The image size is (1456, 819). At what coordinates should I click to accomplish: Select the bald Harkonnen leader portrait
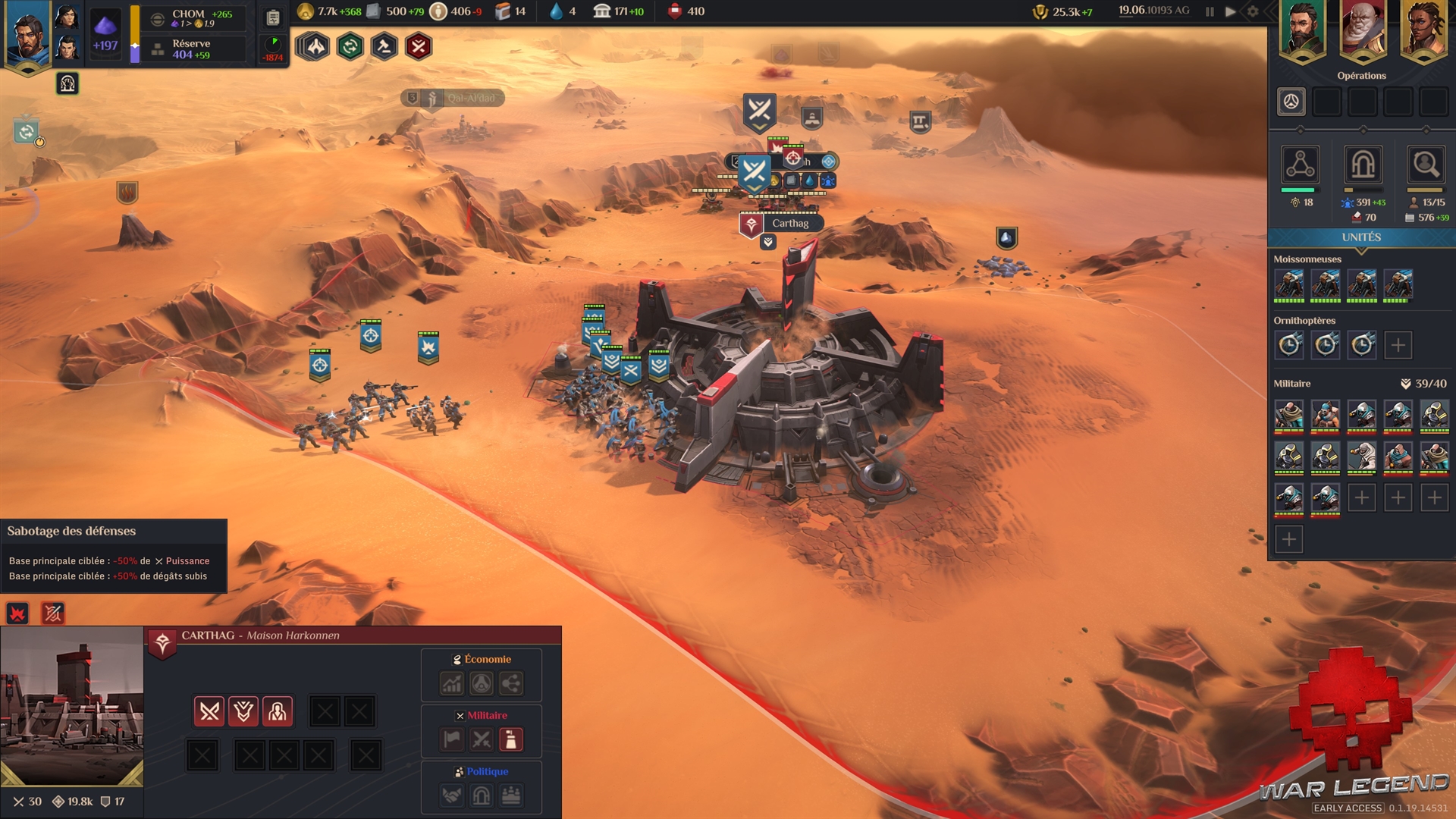click(1363, 30)
